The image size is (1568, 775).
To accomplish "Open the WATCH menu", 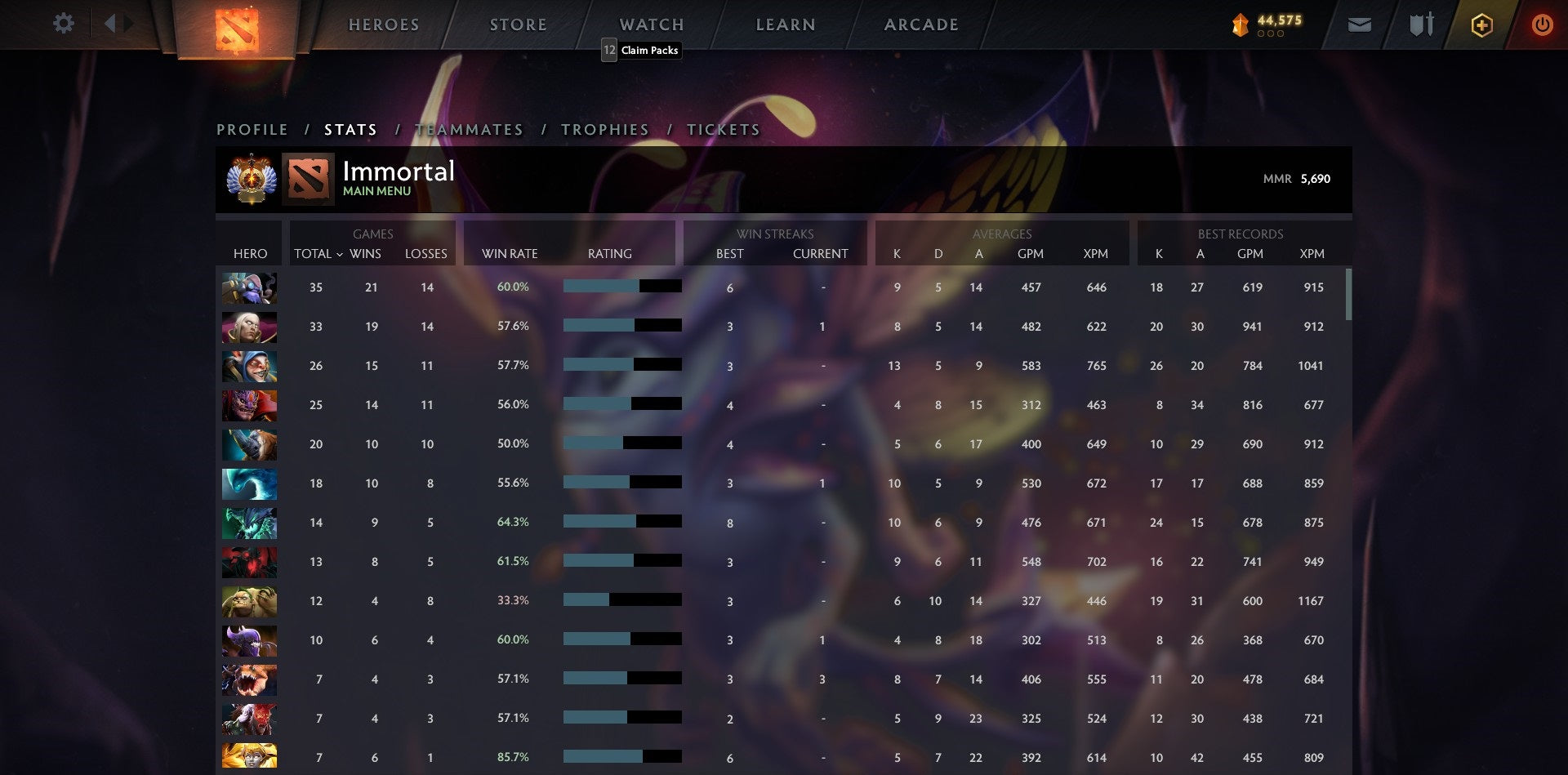I will point(652,24).
